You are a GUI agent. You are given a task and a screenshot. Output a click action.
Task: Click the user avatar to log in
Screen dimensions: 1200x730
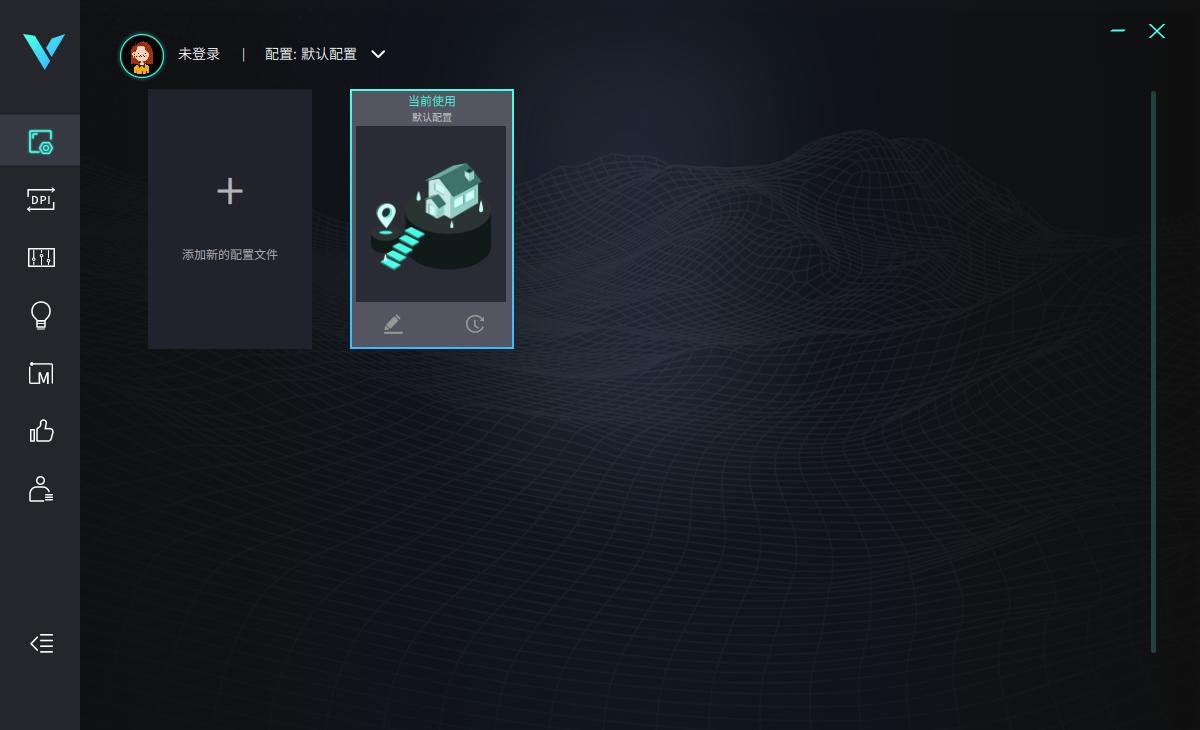coord(142,55)
